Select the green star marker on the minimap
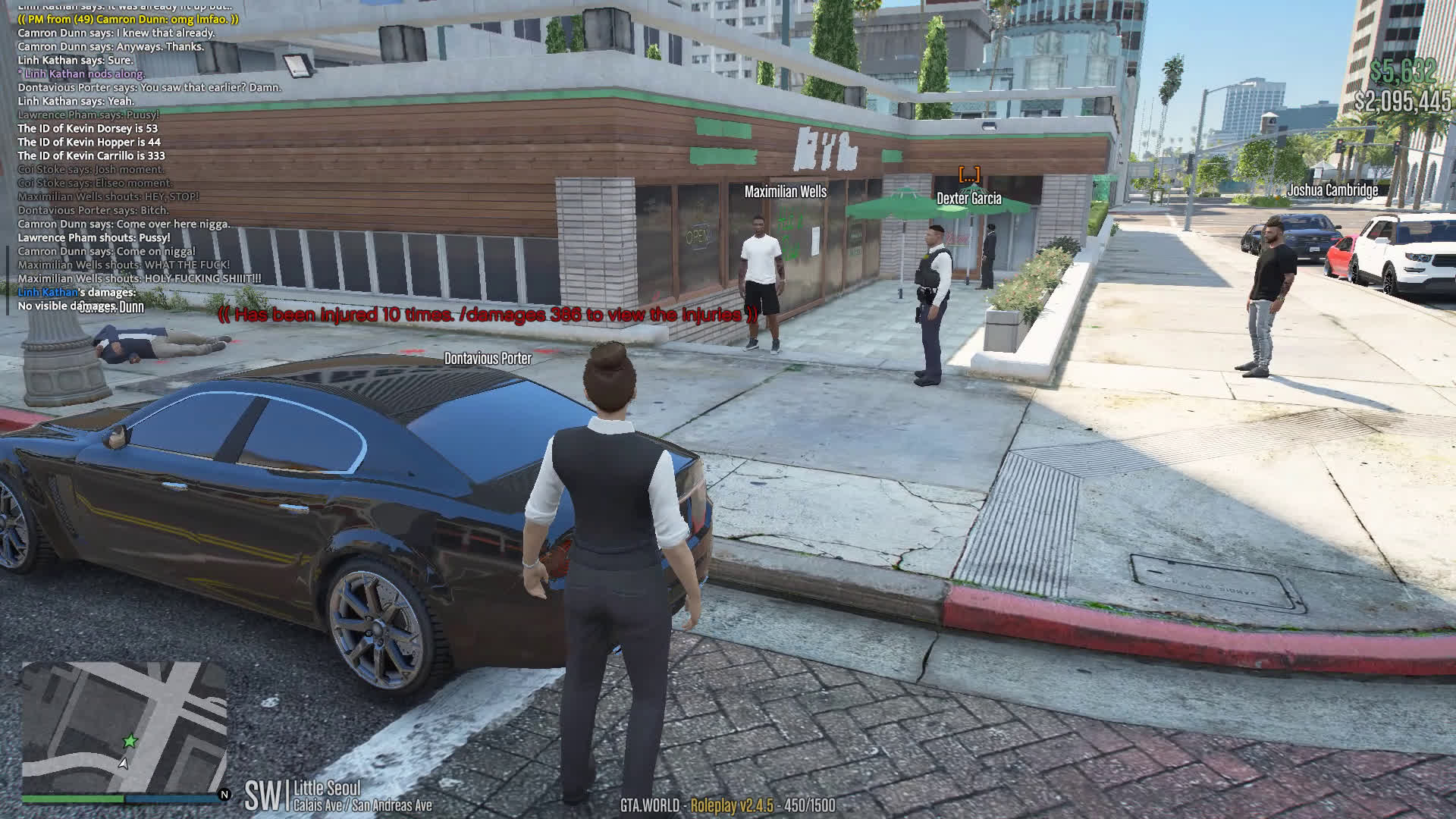This screenshot has height=819, width=1456. [x=130, y=741]
